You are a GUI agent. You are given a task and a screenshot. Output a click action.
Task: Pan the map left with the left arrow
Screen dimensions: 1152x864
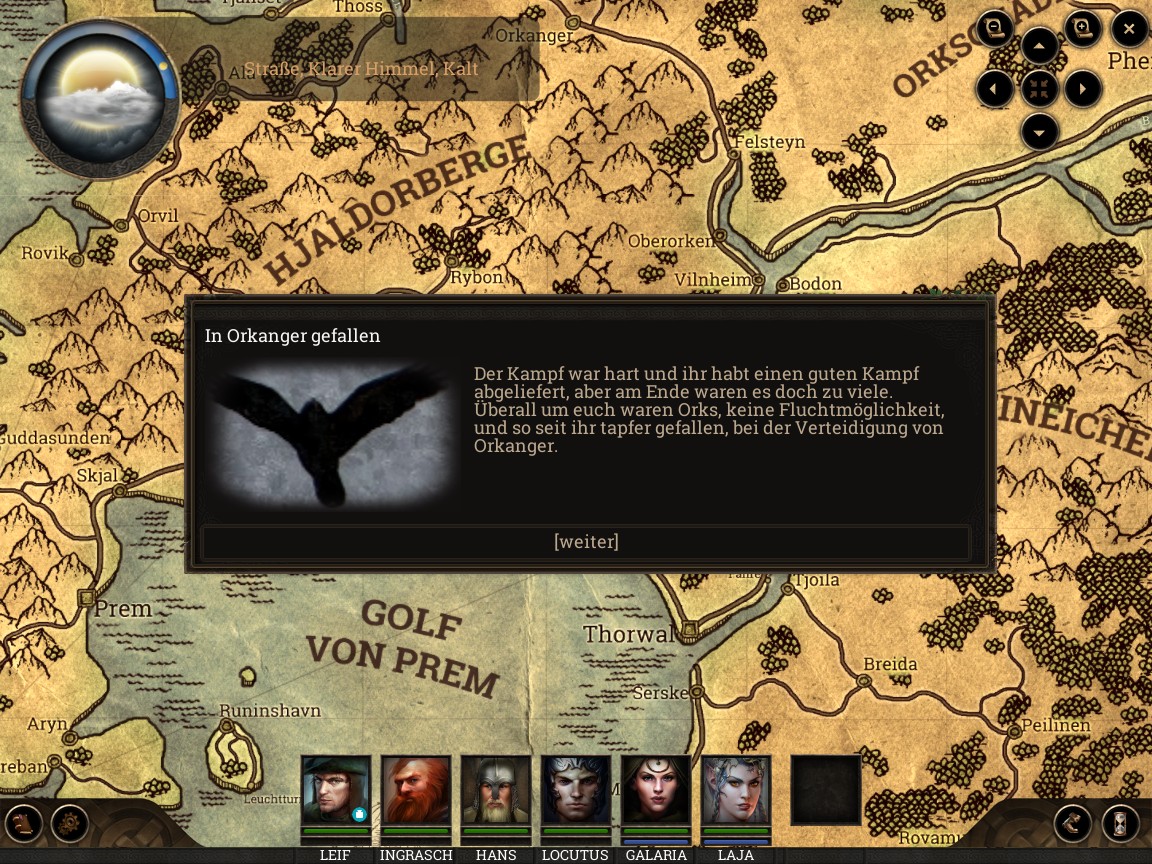click(x=994, y=89)
